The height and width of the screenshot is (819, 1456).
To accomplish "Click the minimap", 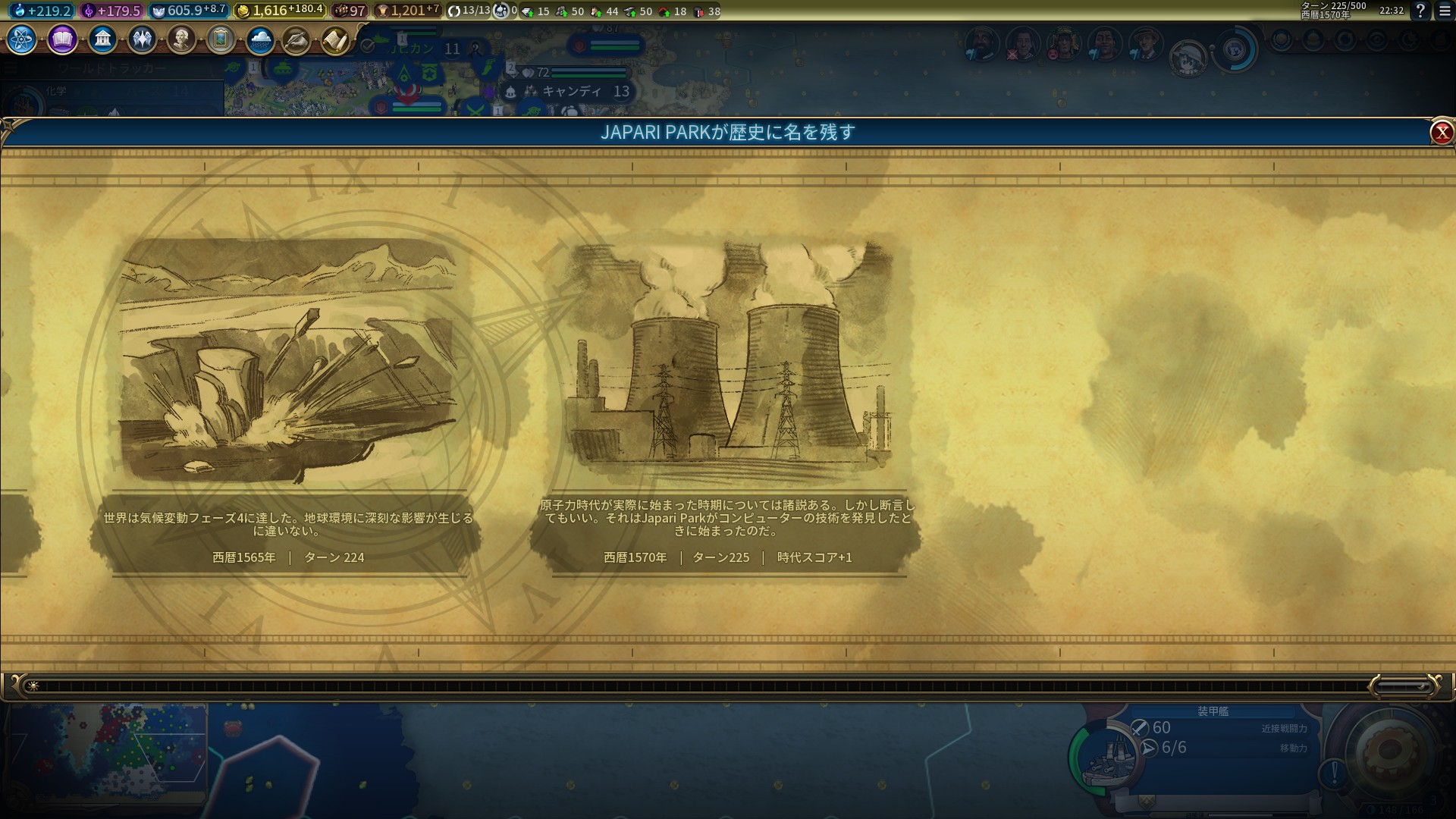I will point(106,751).
